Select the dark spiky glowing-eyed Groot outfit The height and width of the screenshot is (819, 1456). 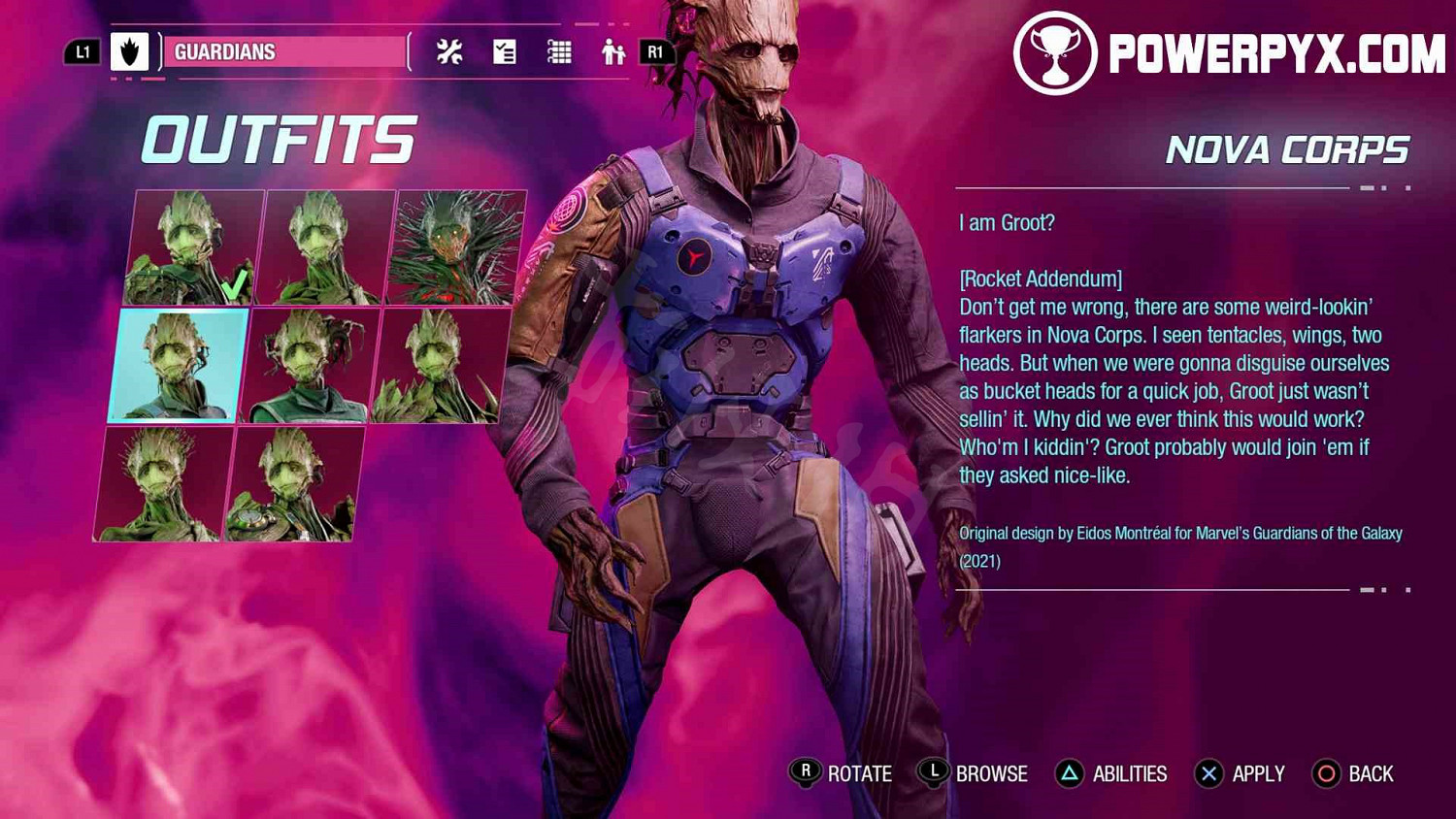[457, 248]
